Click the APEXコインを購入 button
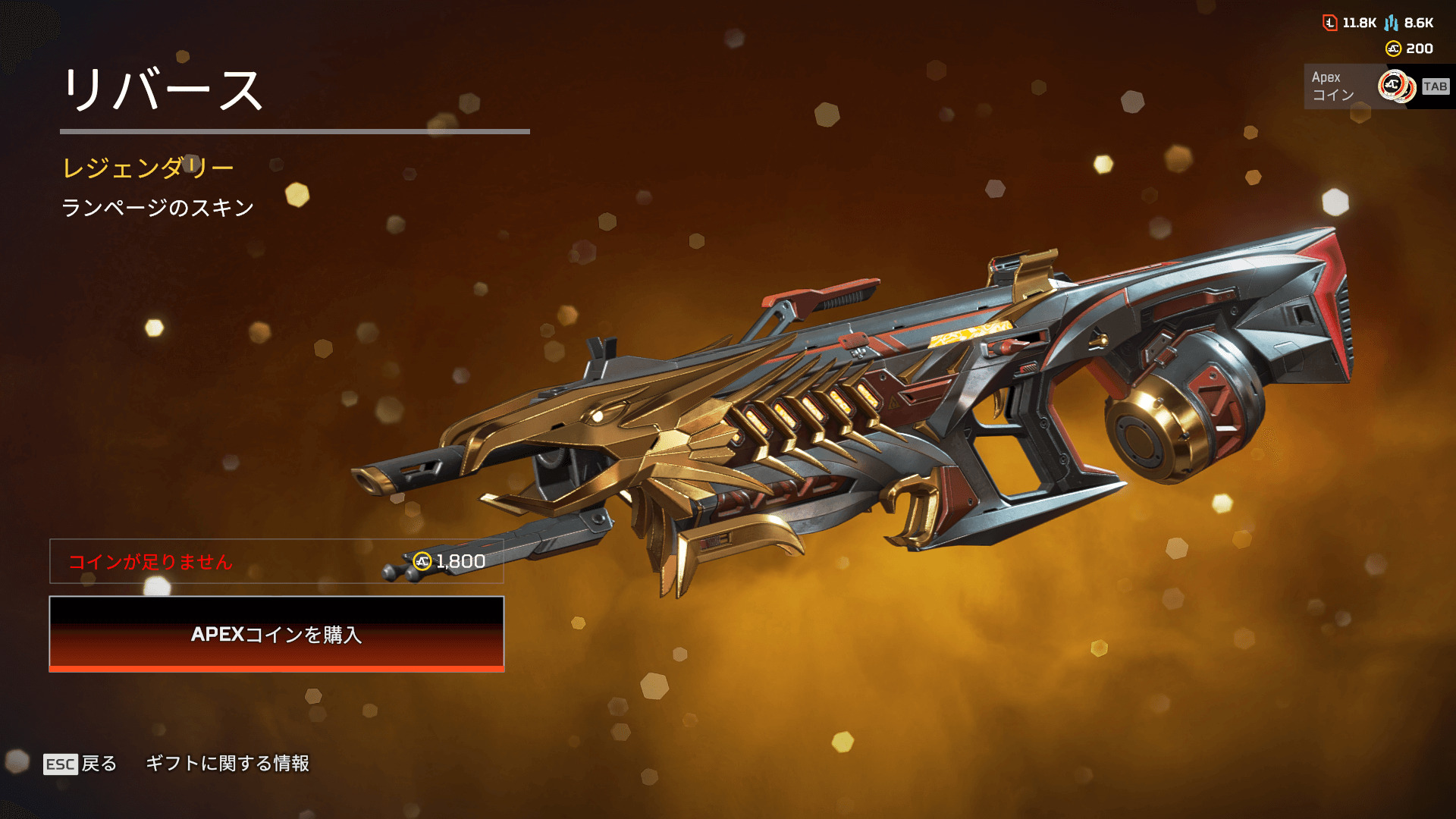1456x819 pixels. point(276,634)
